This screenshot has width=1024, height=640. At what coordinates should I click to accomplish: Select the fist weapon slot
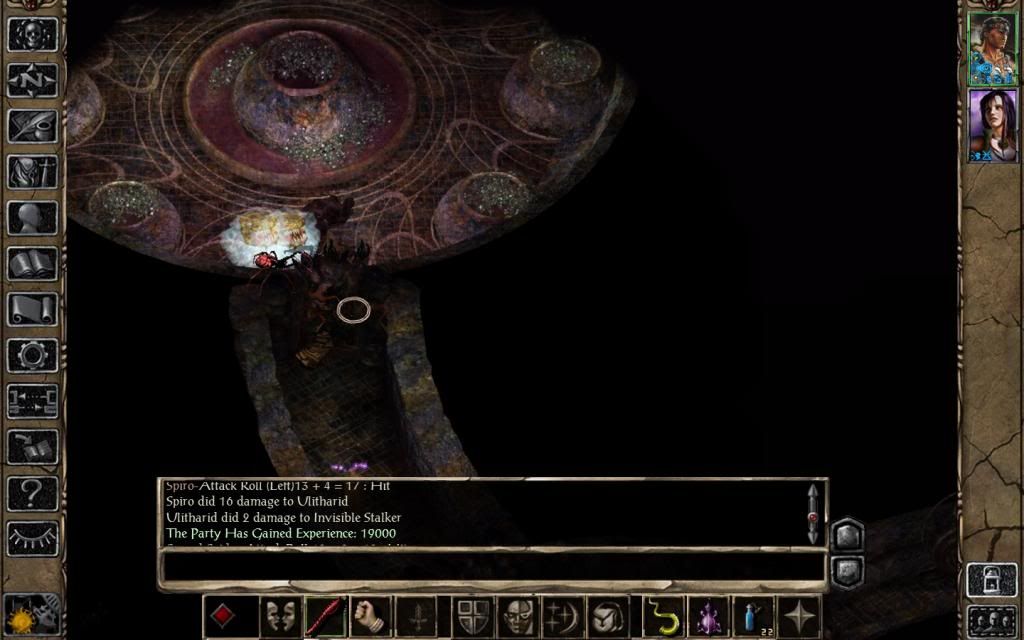pos(370,616)
